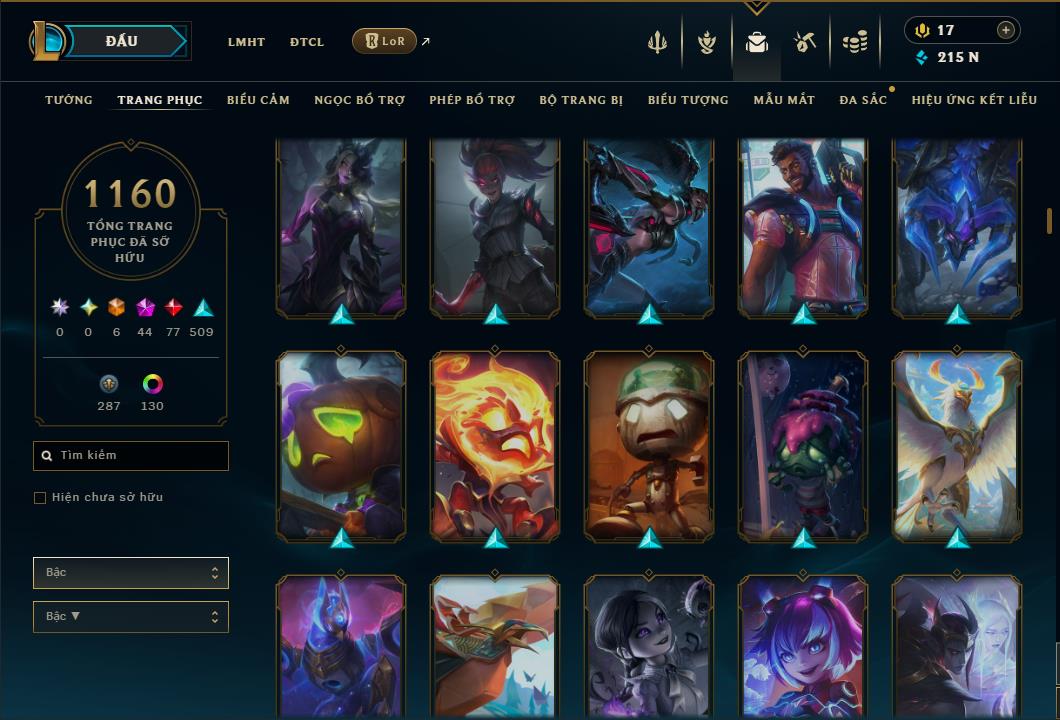Select the pumpkin-head Amumu skin card

coord(341,445)
